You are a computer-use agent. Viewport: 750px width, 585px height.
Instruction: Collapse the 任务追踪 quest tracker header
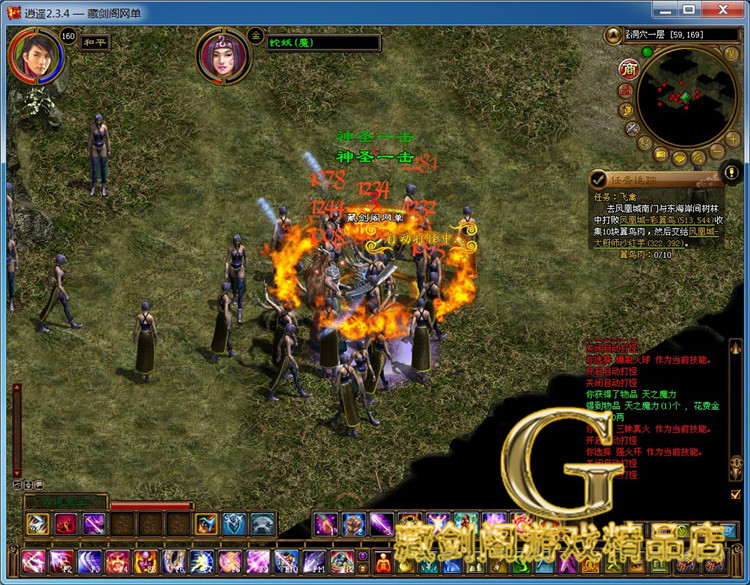click(599, 179)
